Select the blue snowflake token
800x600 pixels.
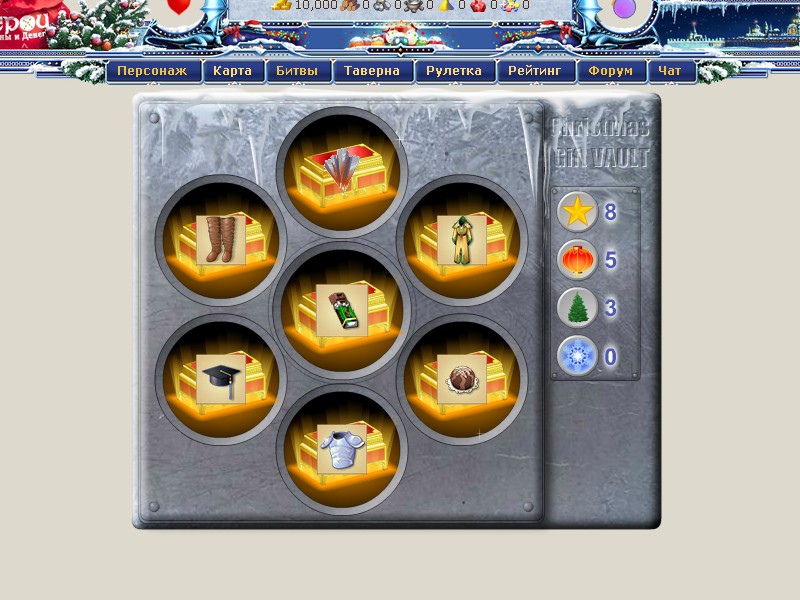(x=577, y=355)
